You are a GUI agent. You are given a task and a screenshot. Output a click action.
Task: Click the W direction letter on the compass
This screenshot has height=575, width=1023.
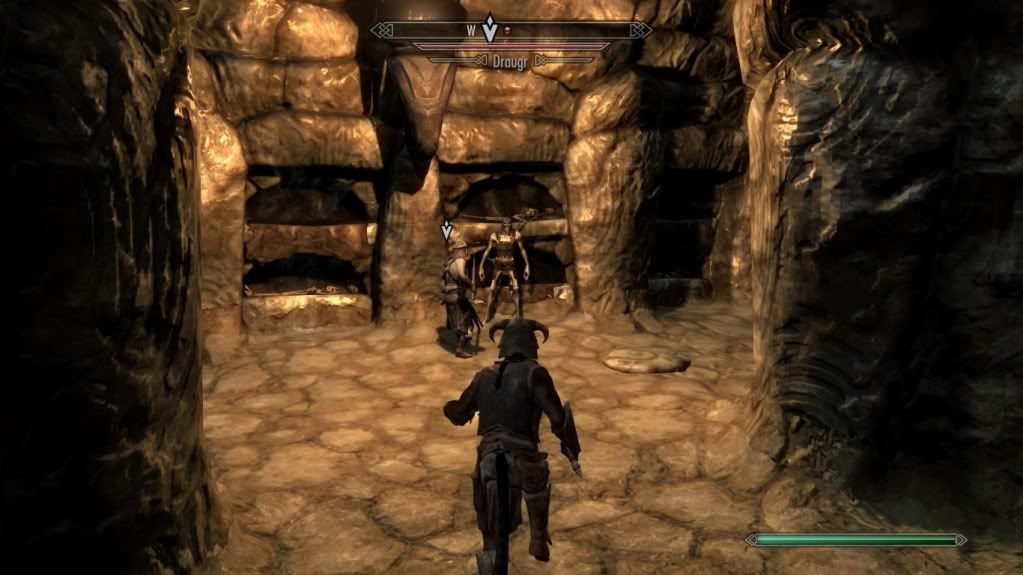[470, 31]
